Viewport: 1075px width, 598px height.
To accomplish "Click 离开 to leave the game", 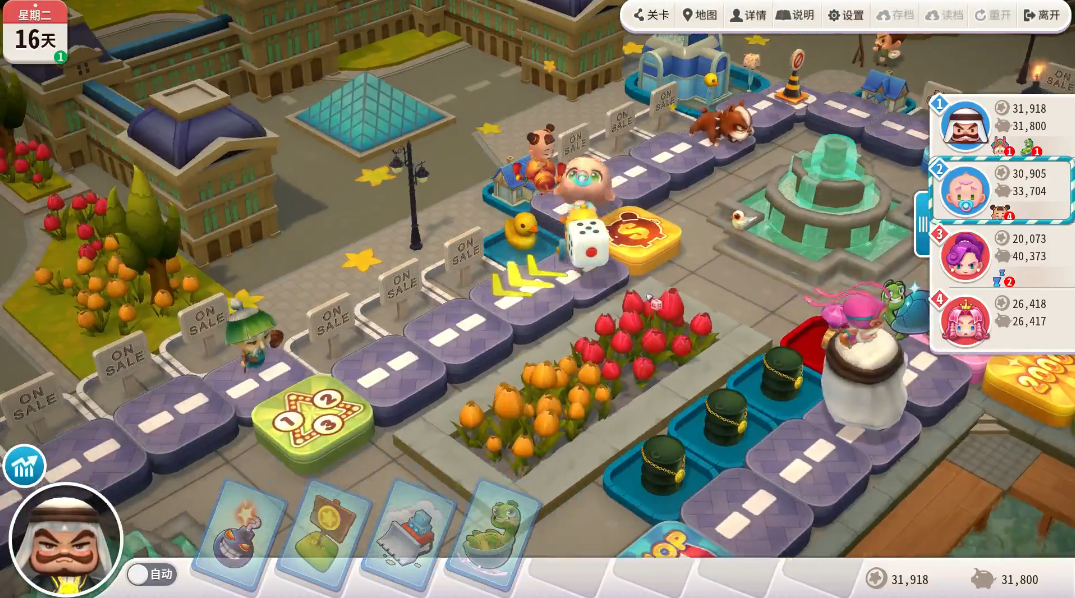I will [1041, 15].
